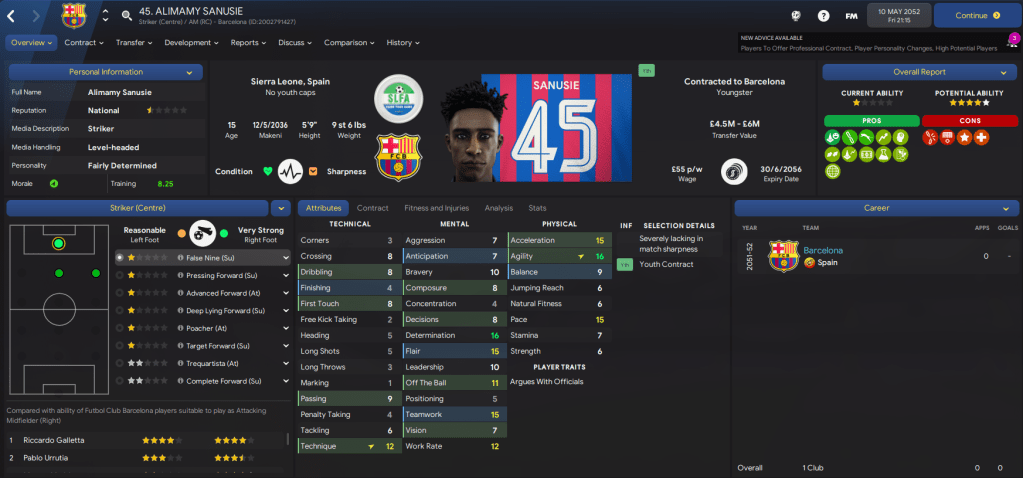Open the Reports menu
Image resolution: width=1023 pixels, height=478 pixels.
point(249,43)
